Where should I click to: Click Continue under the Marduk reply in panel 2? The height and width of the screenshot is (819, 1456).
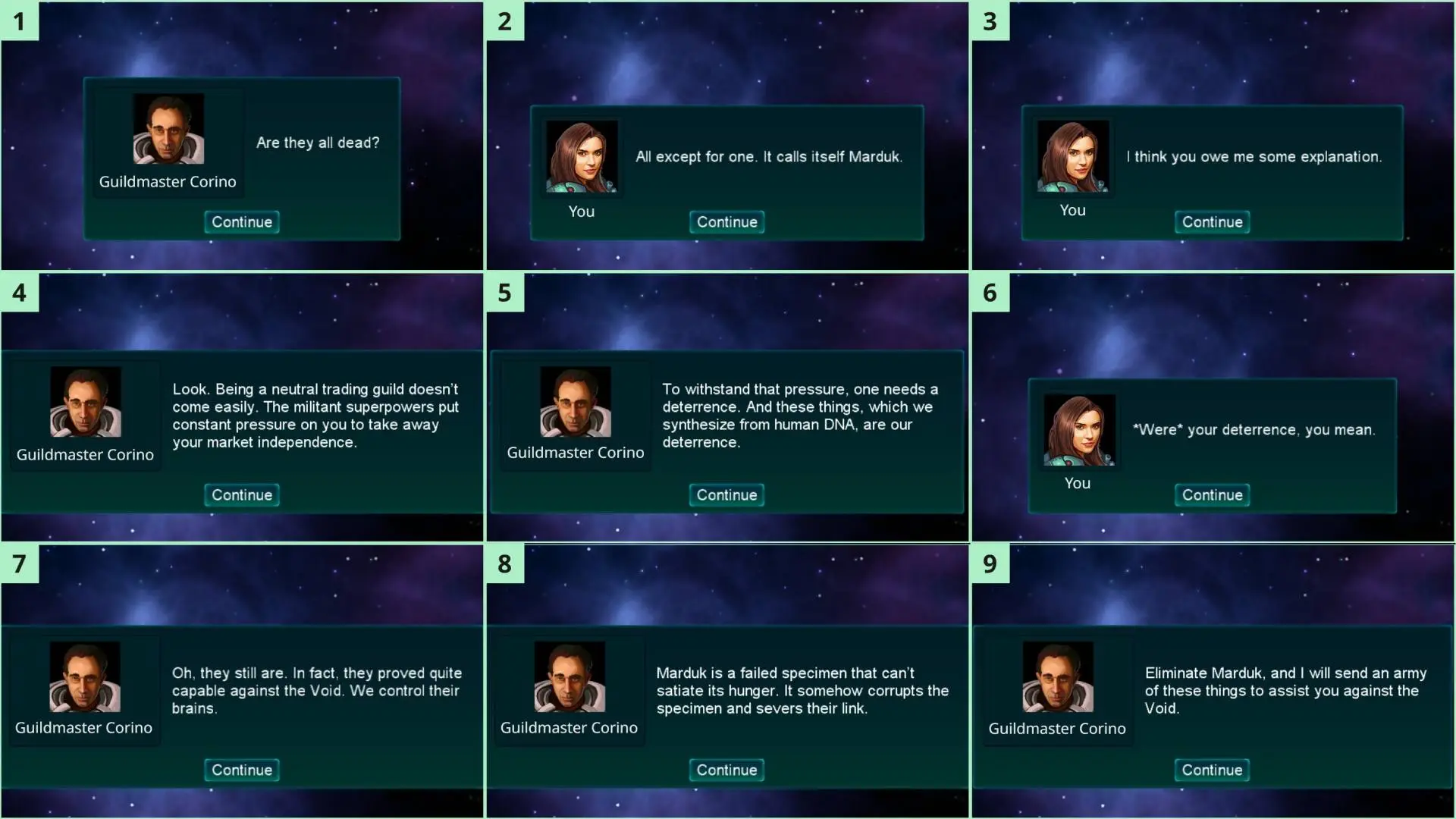[x=726, y=222]
